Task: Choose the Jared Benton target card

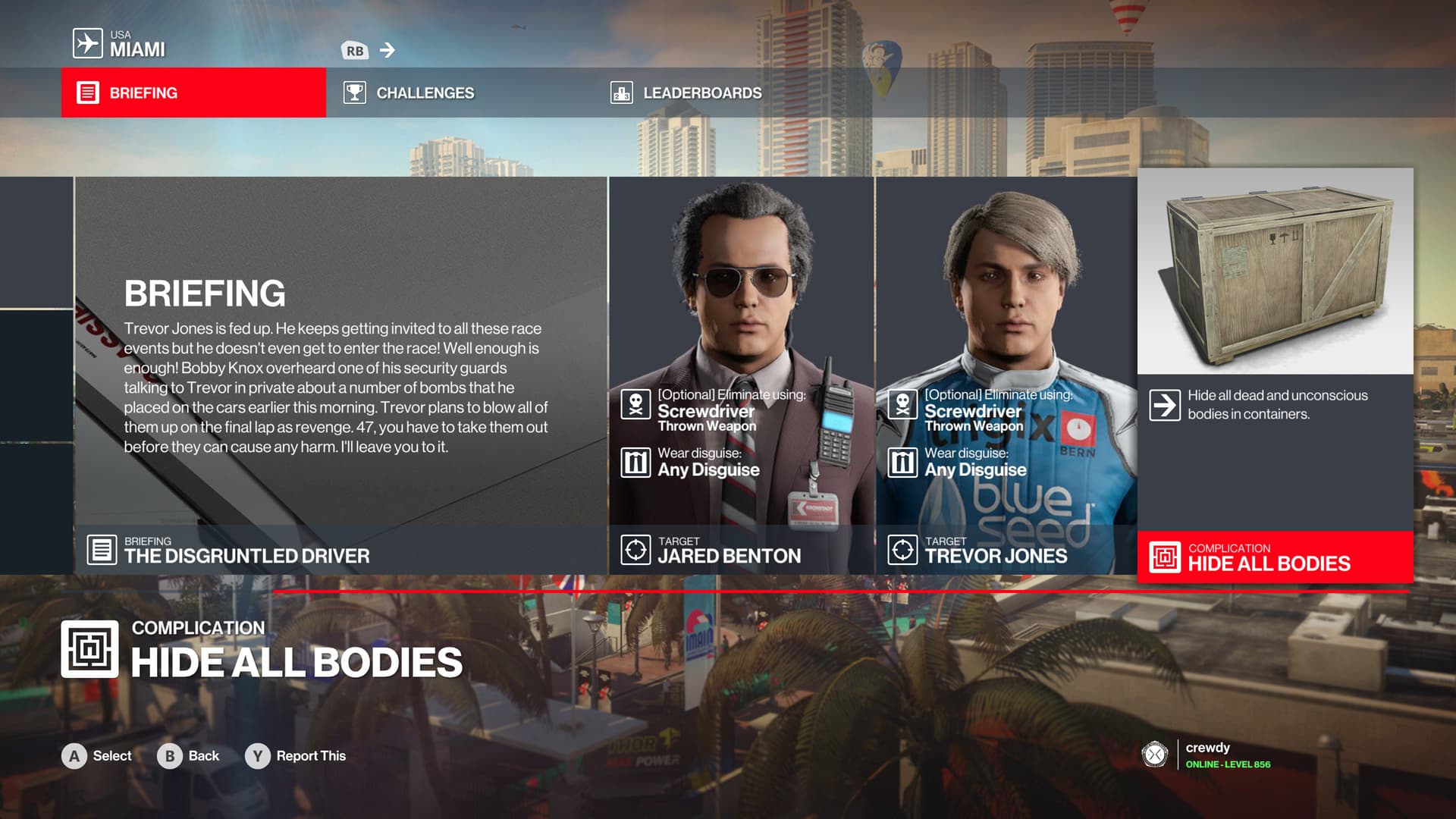Action: (x=741, y=375)
